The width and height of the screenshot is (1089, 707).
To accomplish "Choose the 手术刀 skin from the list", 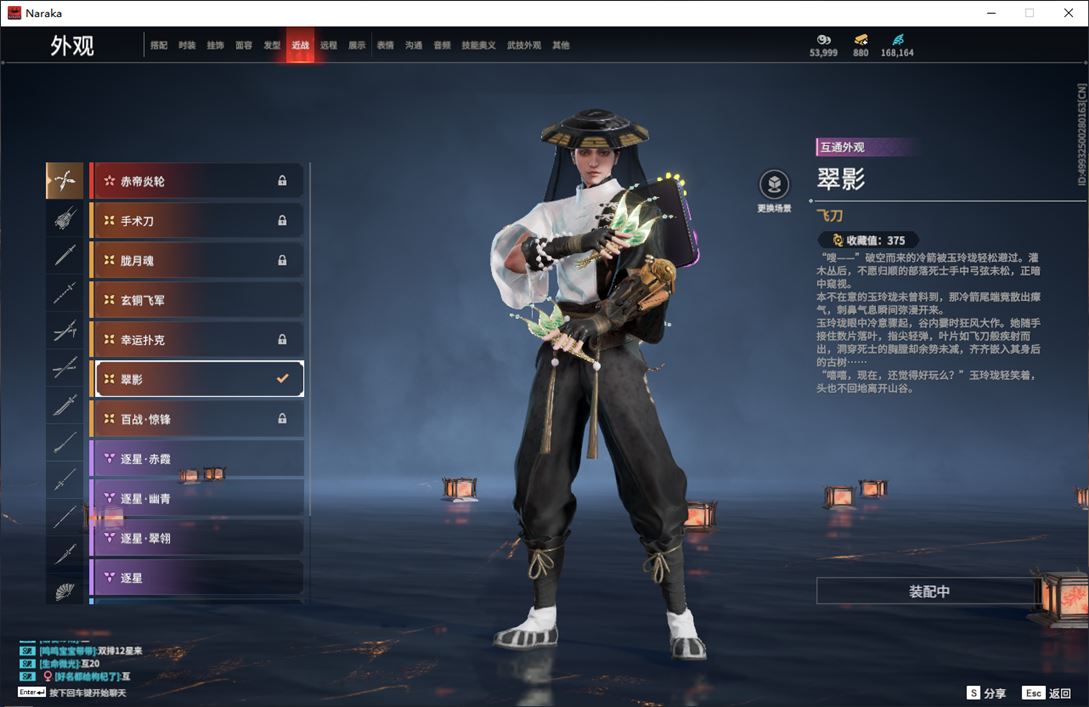I will [197, 221].
